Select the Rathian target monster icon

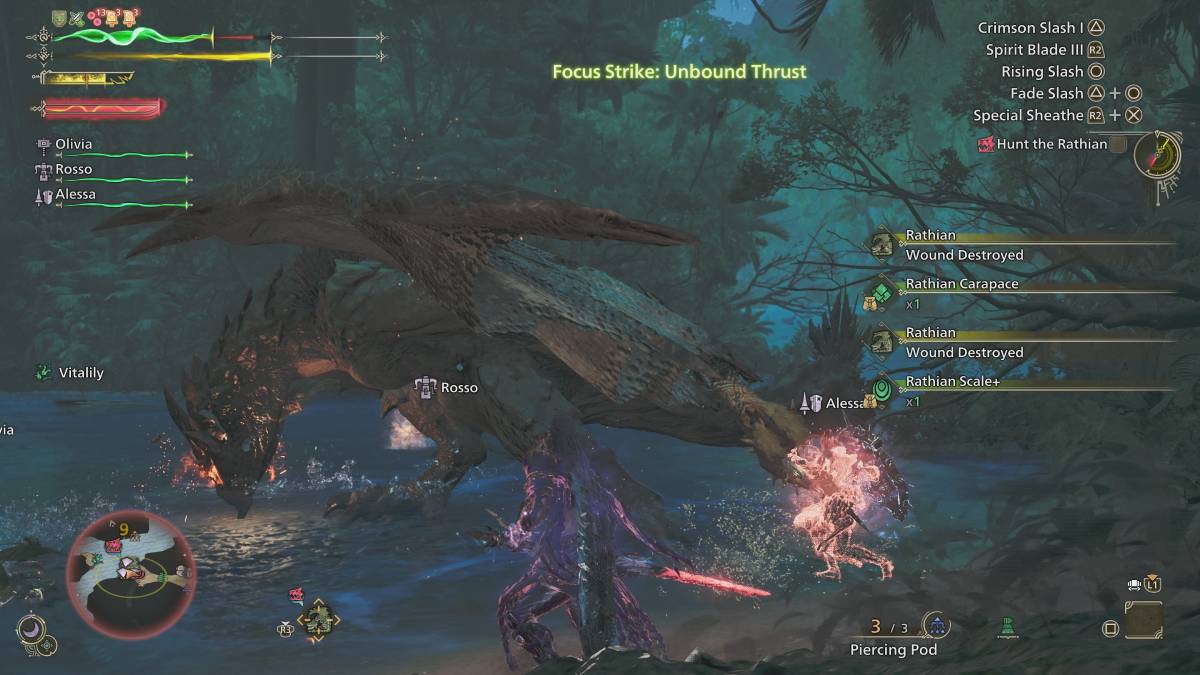(318, 621)
